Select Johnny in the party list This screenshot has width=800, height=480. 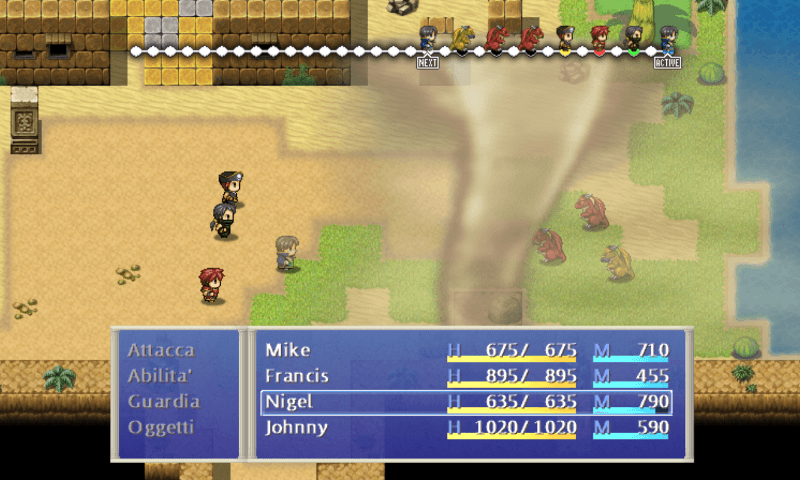[x=466, y=427]
